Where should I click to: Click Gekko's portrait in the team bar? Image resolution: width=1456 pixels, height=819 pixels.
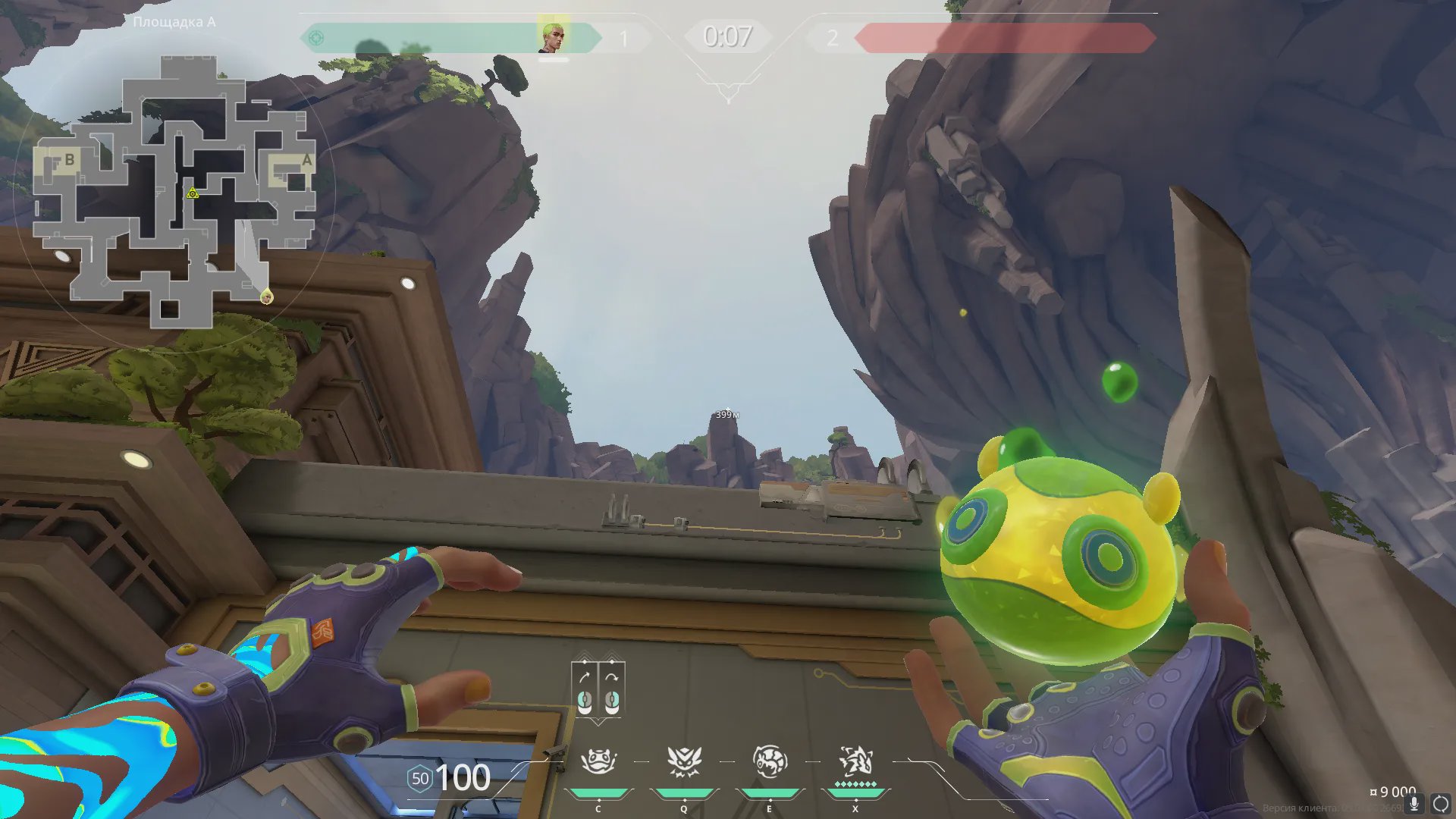point(552,38)
